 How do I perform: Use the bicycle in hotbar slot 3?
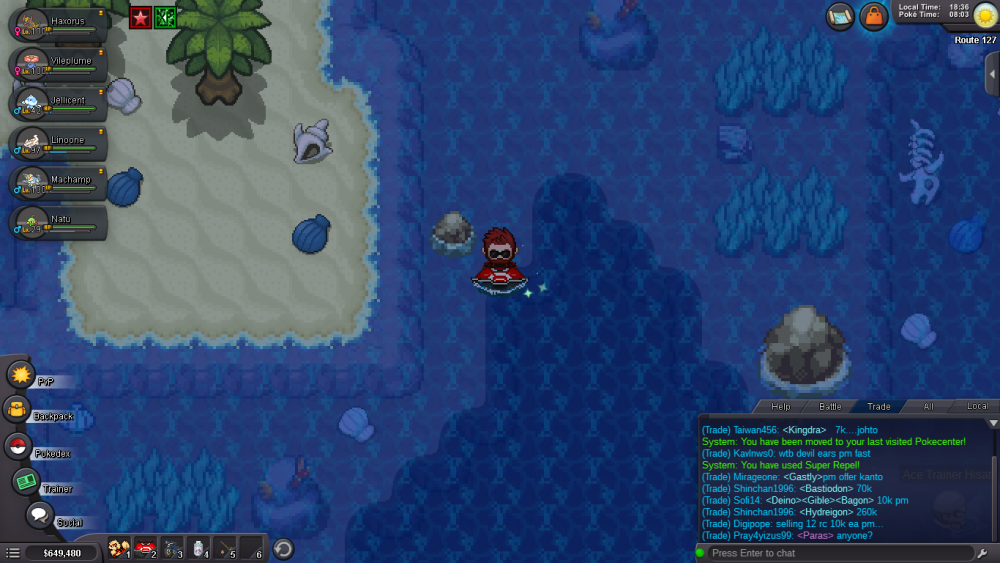point(171,548)
